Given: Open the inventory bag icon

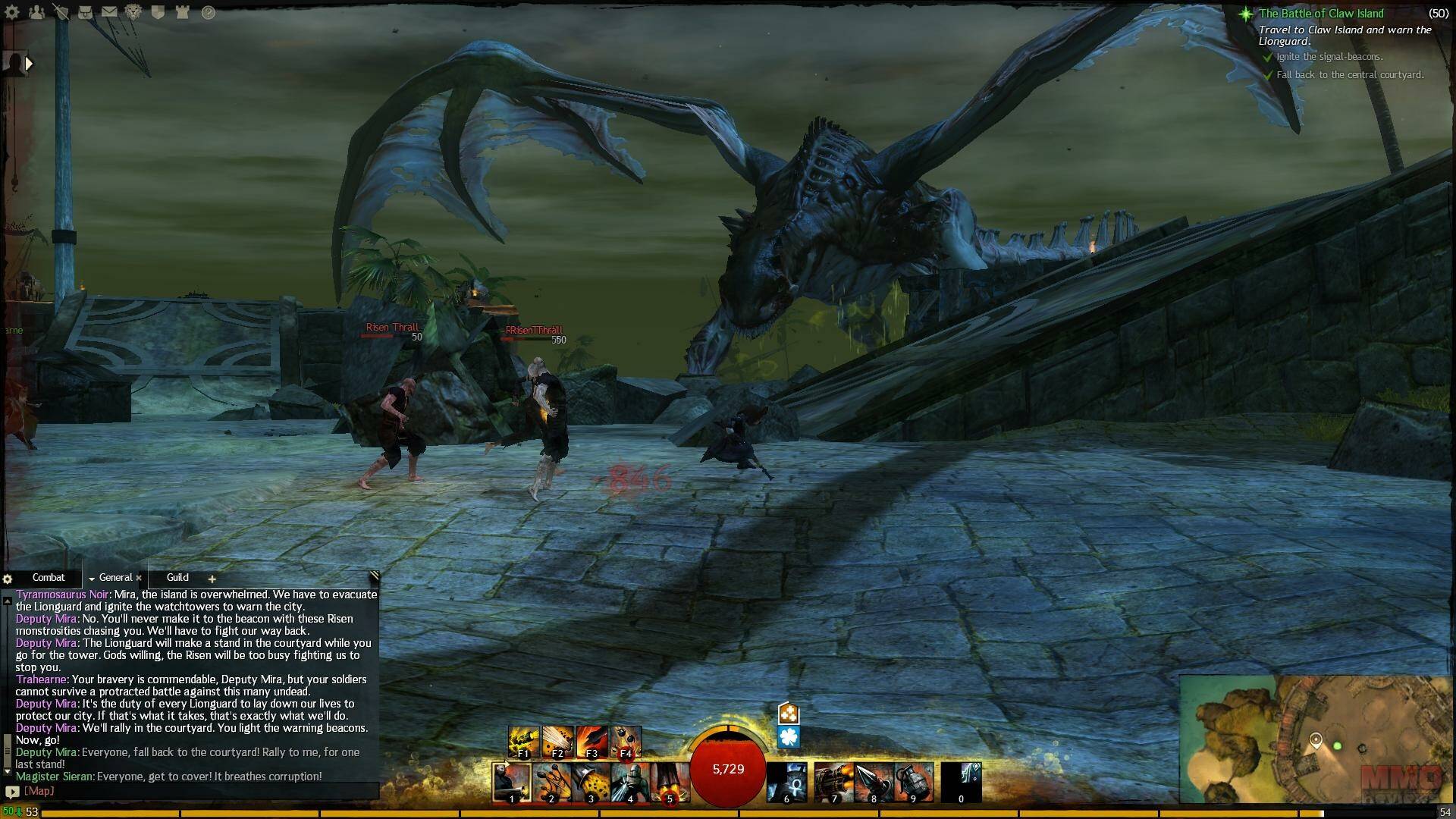Looking at the screenshot, I should click(x=85, y=12).
